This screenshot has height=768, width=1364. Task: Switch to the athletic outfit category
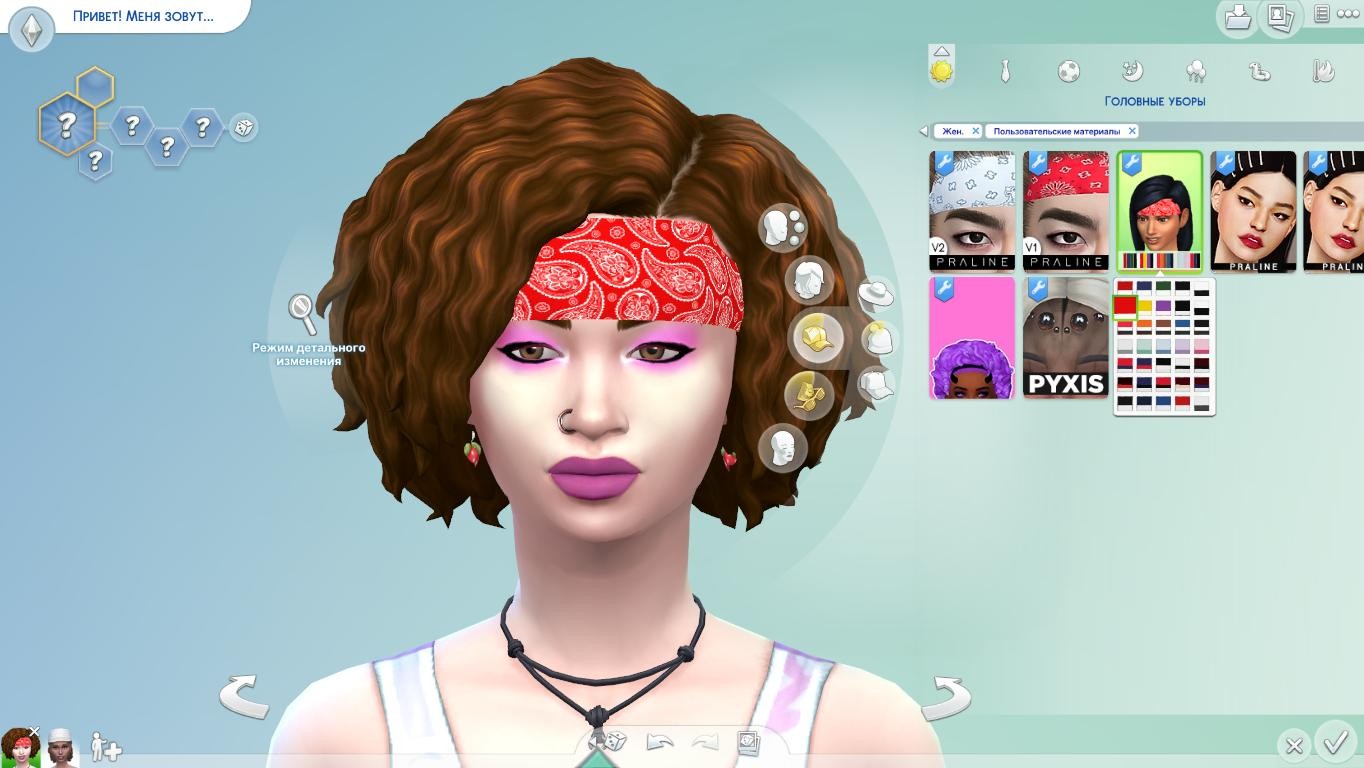tap(1068, 71)
